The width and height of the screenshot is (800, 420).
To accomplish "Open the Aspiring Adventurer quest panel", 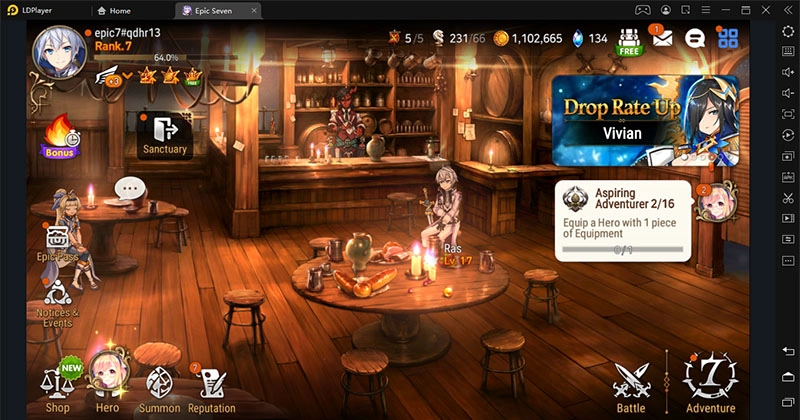I will 624,220.
